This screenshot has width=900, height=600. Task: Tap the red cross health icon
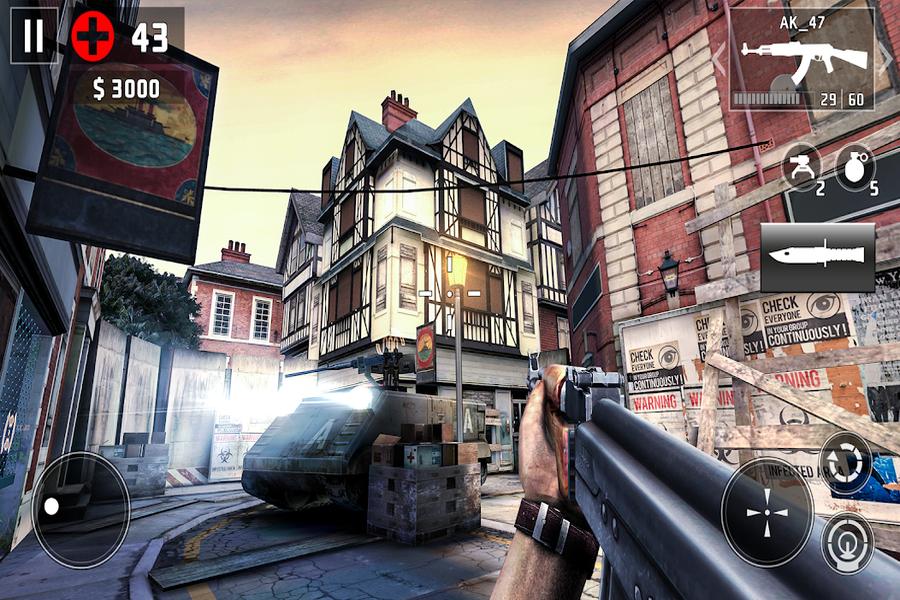point(92,37)
